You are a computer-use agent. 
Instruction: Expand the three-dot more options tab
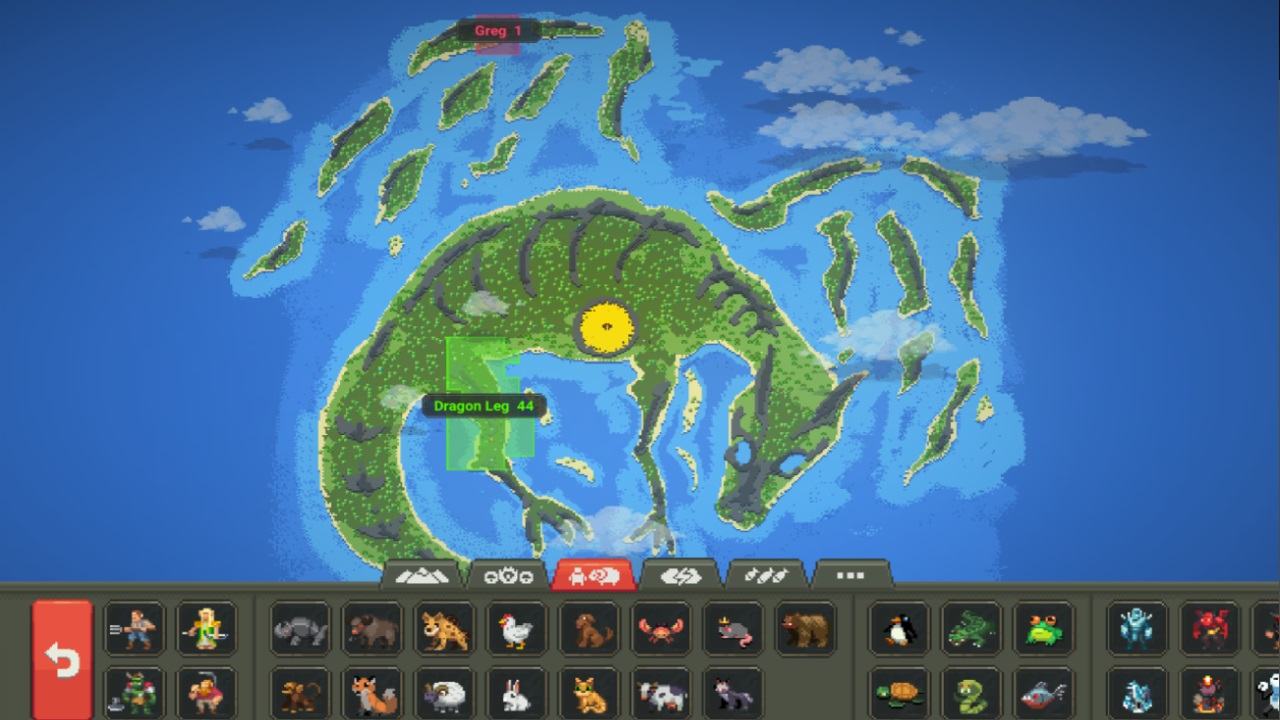click(x=849, y=576)
